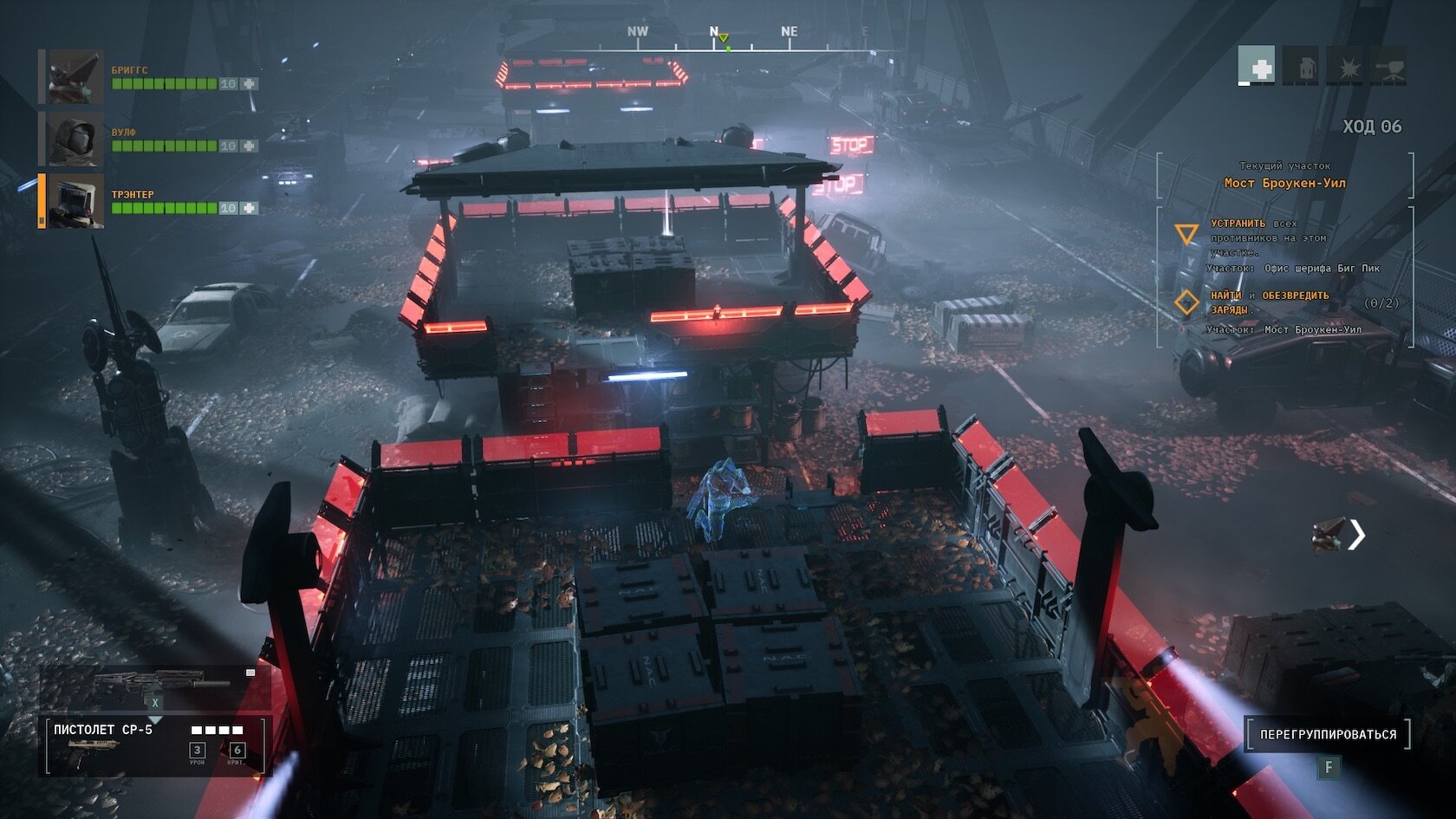Select Wolf's hooded portrait
The width and height of the screenshot is (1456, 819).
point(75,139)
